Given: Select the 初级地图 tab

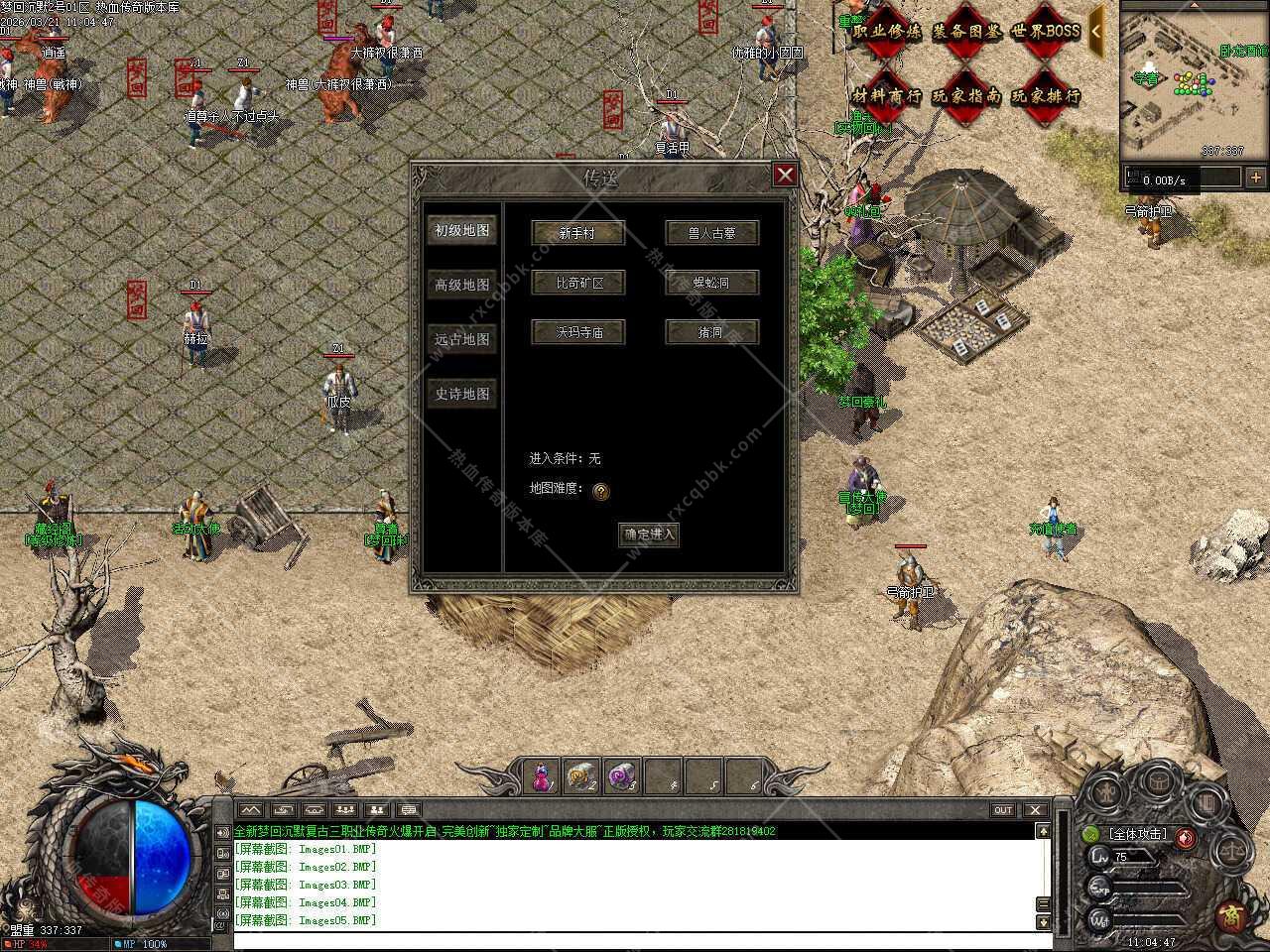Looking at the screenshot, I should point(461,230).
